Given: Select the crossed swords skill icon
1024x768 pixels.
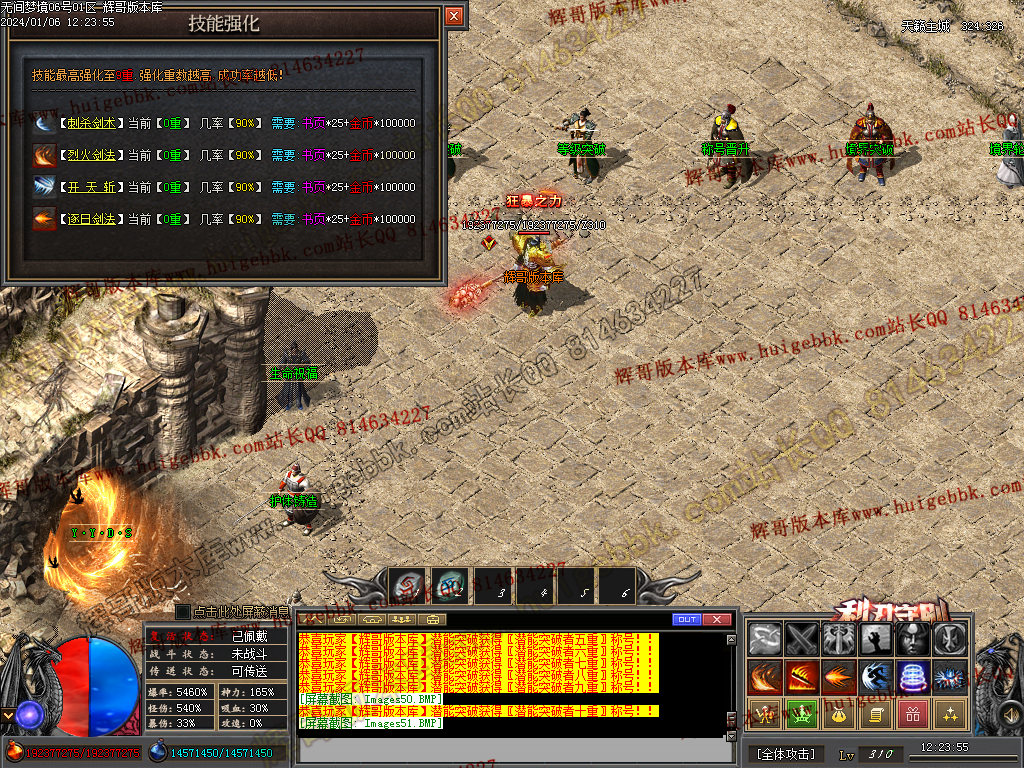Looking at the screenshot, I should (803, 639).
